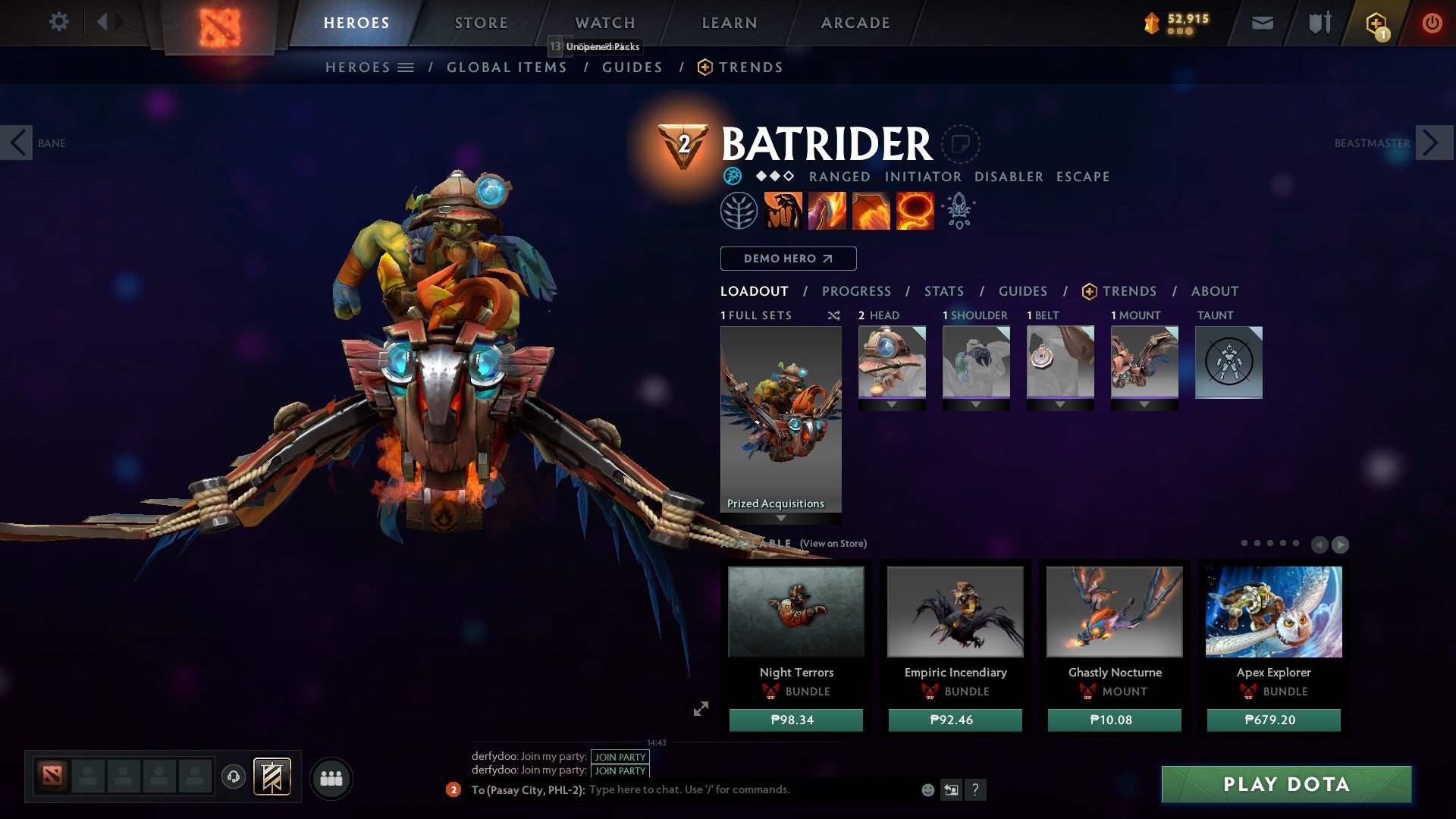Screen dimensions: 1456x819
Task: Expand hero preview using the fullscreen arrows icon
Action: [700, 708]
